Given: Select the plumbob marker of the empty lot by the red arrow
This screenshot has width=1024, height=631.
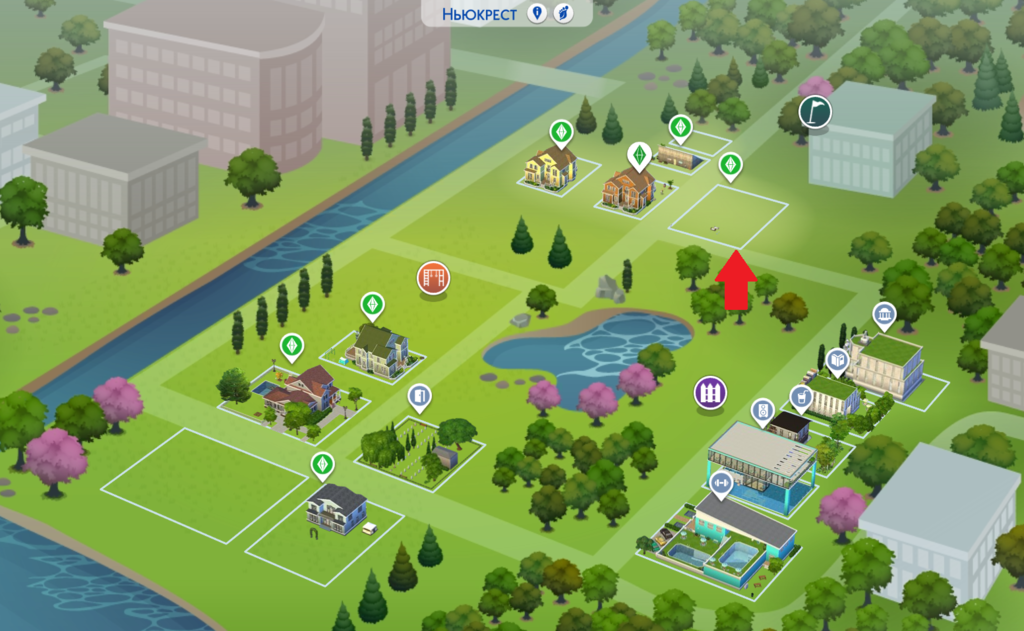Looking at the screenshot, I should (x=731, y=165).
